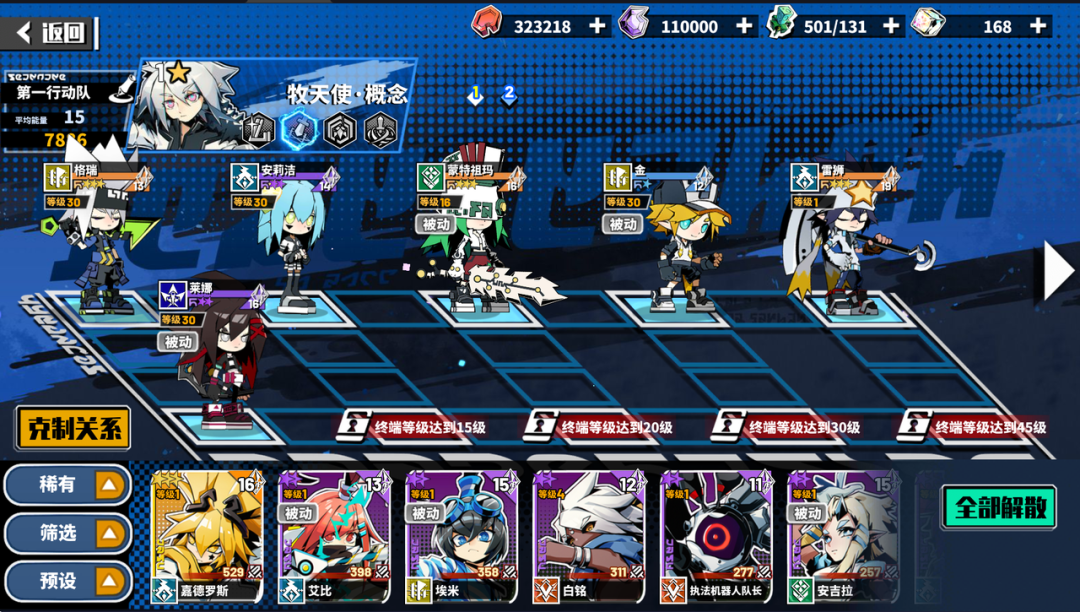Select the 嘉德罗斯 character card
Screen dimensions: 1080x612
click(207, 536)
